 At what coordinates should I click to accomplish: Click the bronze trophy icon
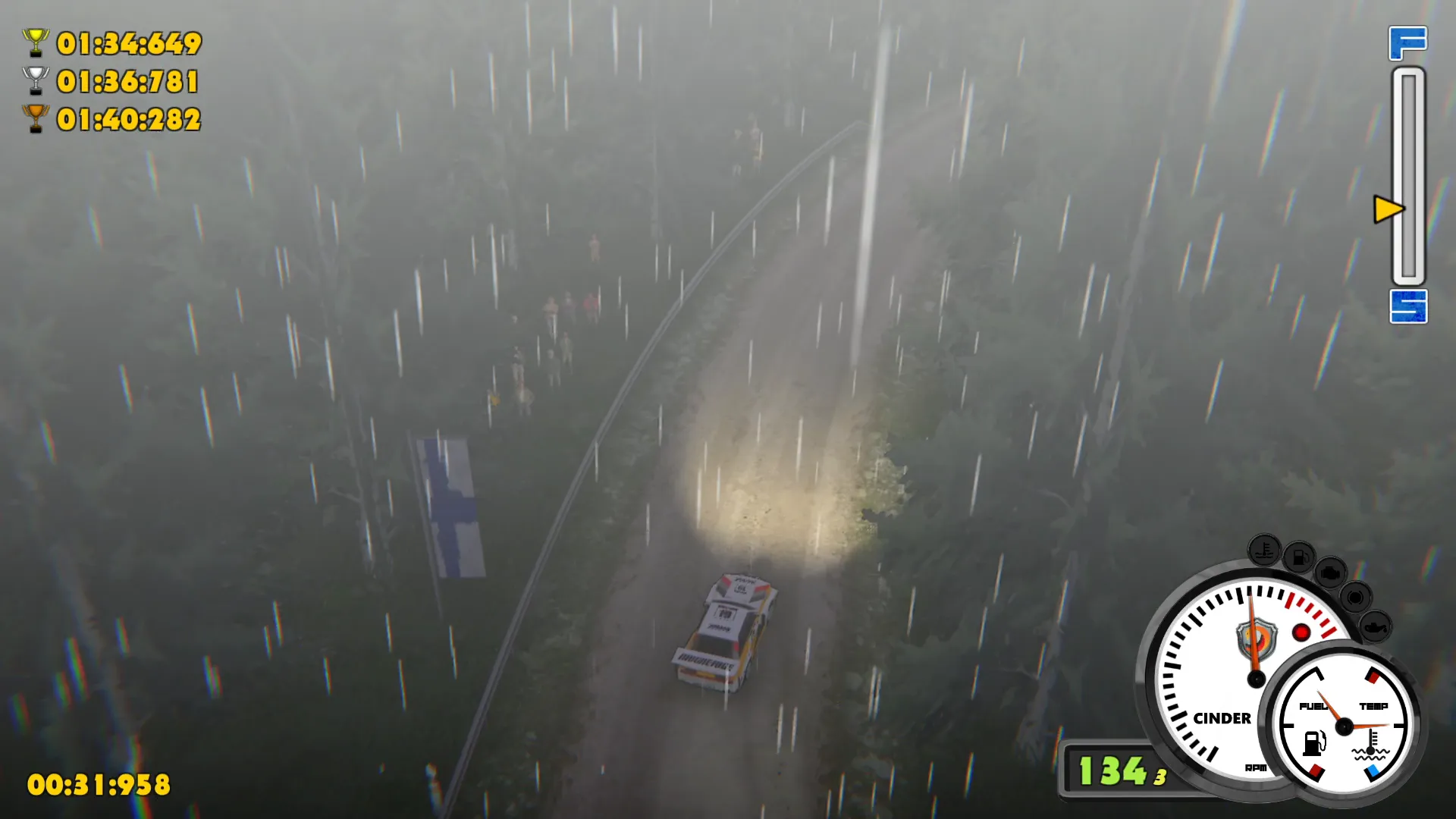pyautogui.click(x=35, y=119)
